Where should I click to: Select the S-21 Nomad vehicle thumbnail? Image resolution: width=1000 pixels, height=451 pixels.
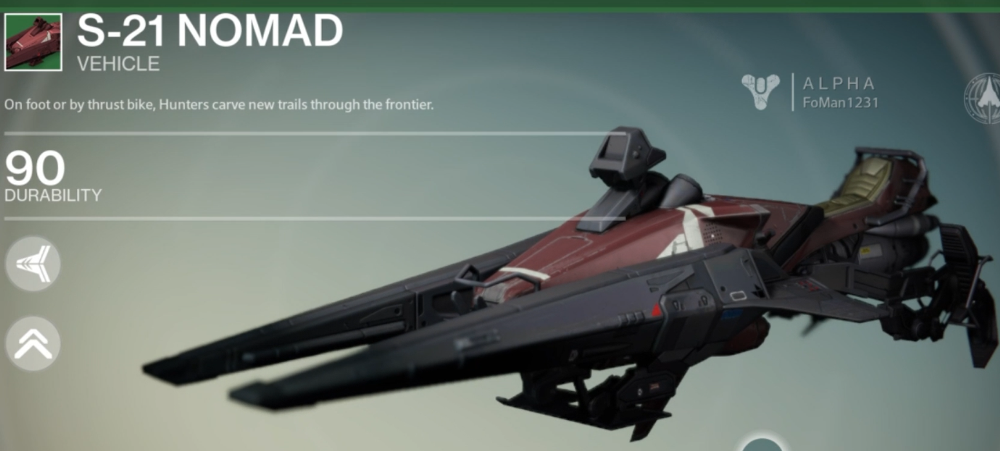[x=33, y=42]
